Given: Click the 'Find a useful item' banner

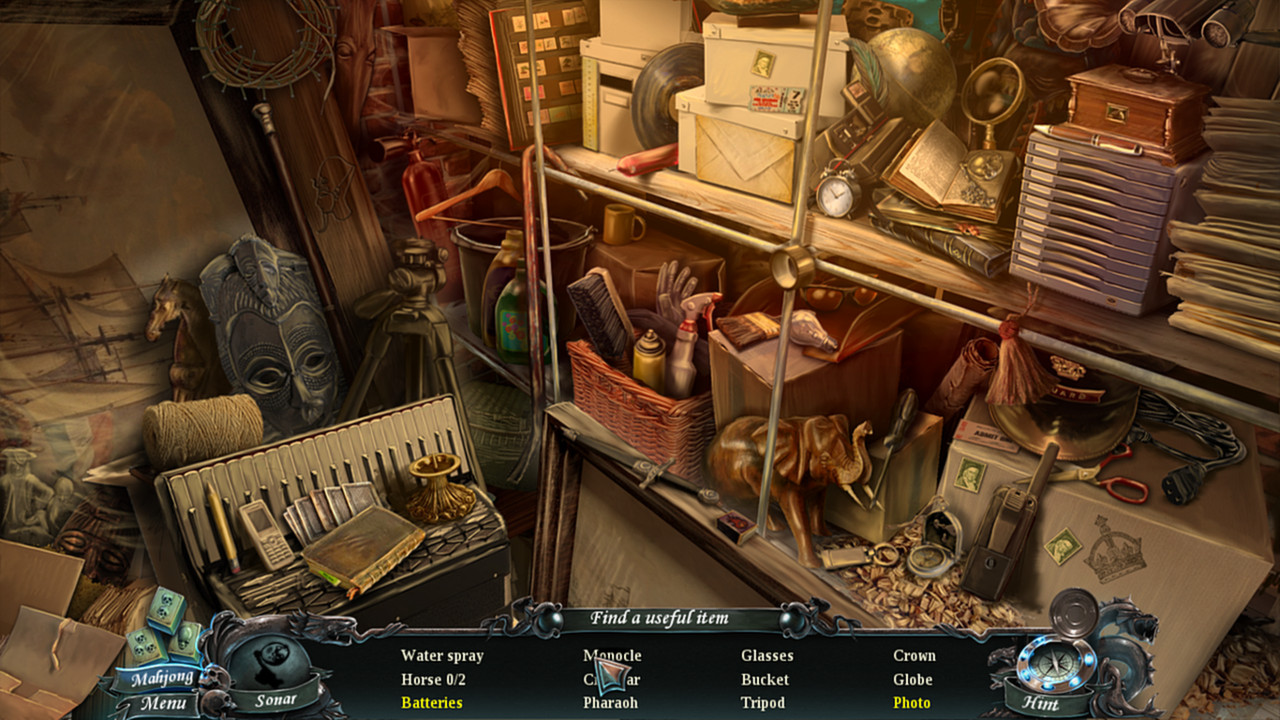Looking at the screenshot, I should click(662, 619).
